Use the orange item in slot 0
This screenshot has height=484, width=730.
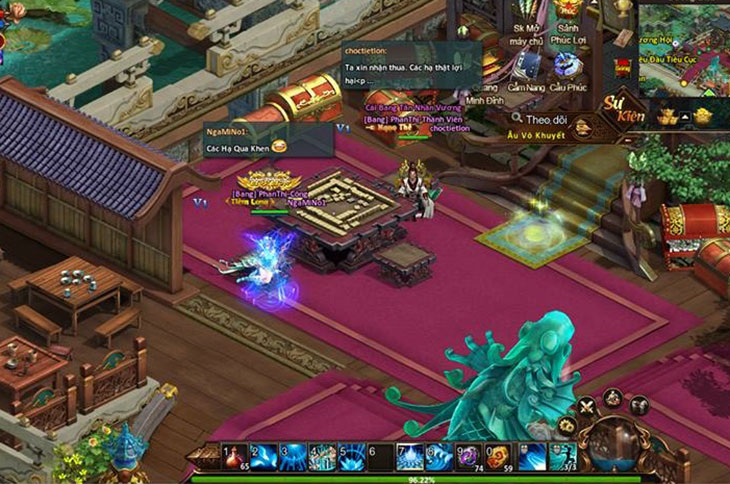pyautogui.click(x=498, y=456)
